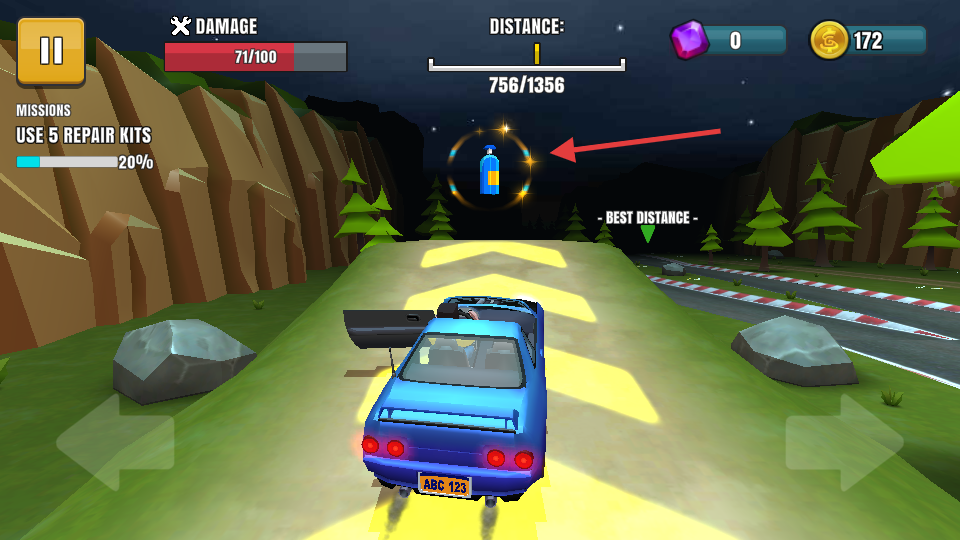The width and height of the screenshot is (960, 540).
Task: Tap the gold coin currency icon
Action: 829,40
